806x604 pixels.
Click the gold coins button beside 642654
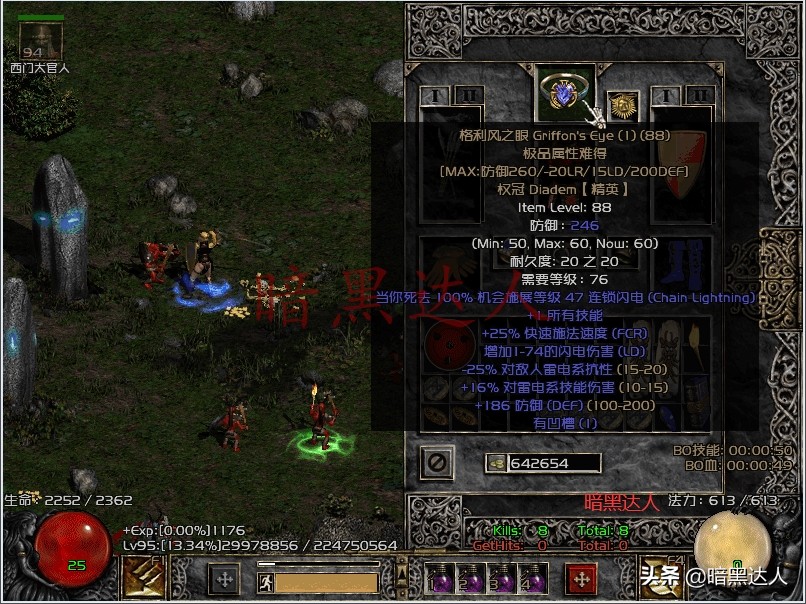pos(497,463)
